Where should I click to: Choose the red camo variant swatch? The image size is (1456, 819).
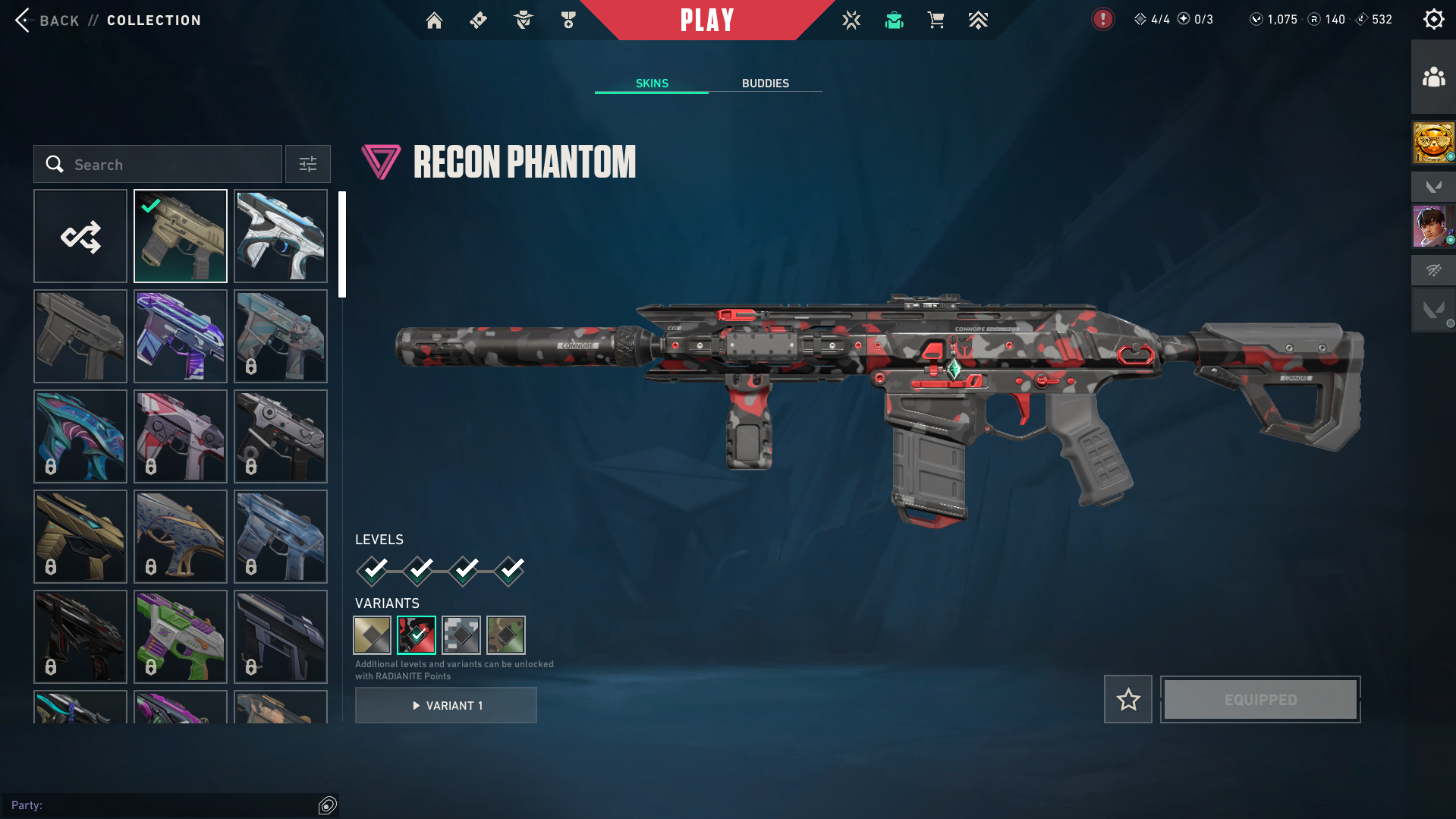(x=417, y=635)
